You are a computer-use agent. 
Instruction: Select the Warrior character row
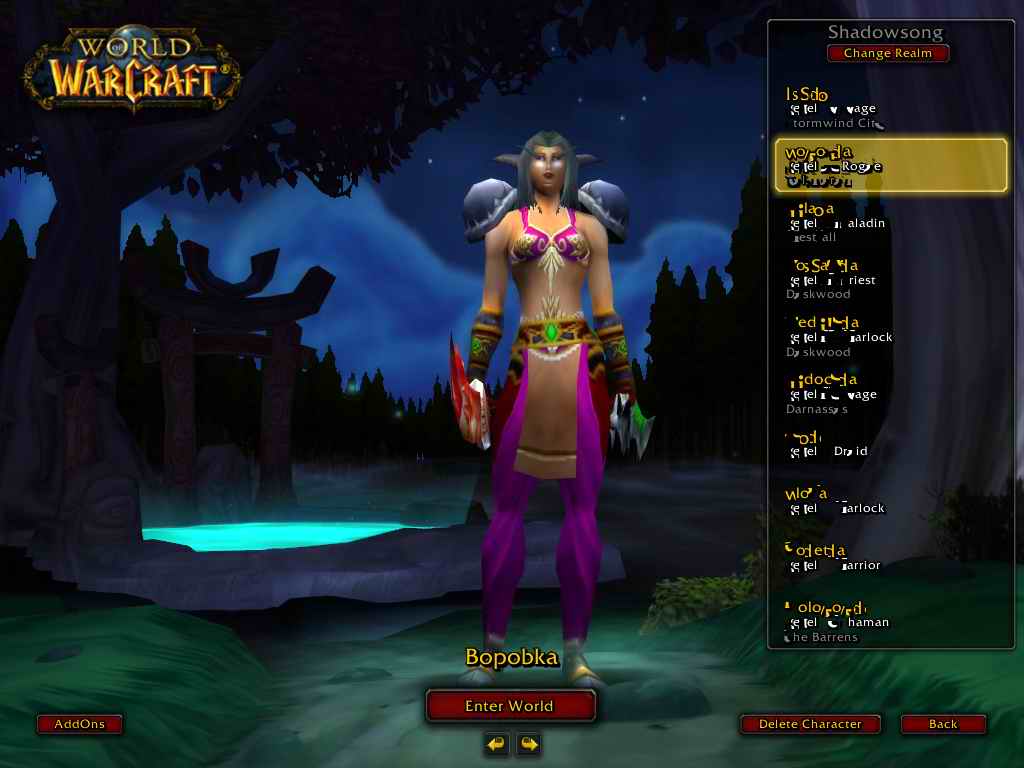coord(890,558)
